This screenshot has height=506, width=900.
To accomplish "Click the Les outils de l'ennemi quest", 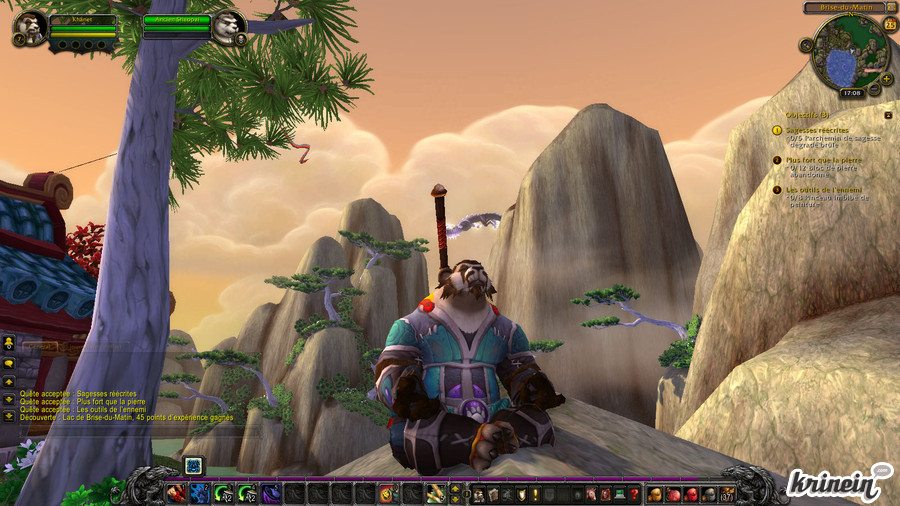I will (824, 189).
